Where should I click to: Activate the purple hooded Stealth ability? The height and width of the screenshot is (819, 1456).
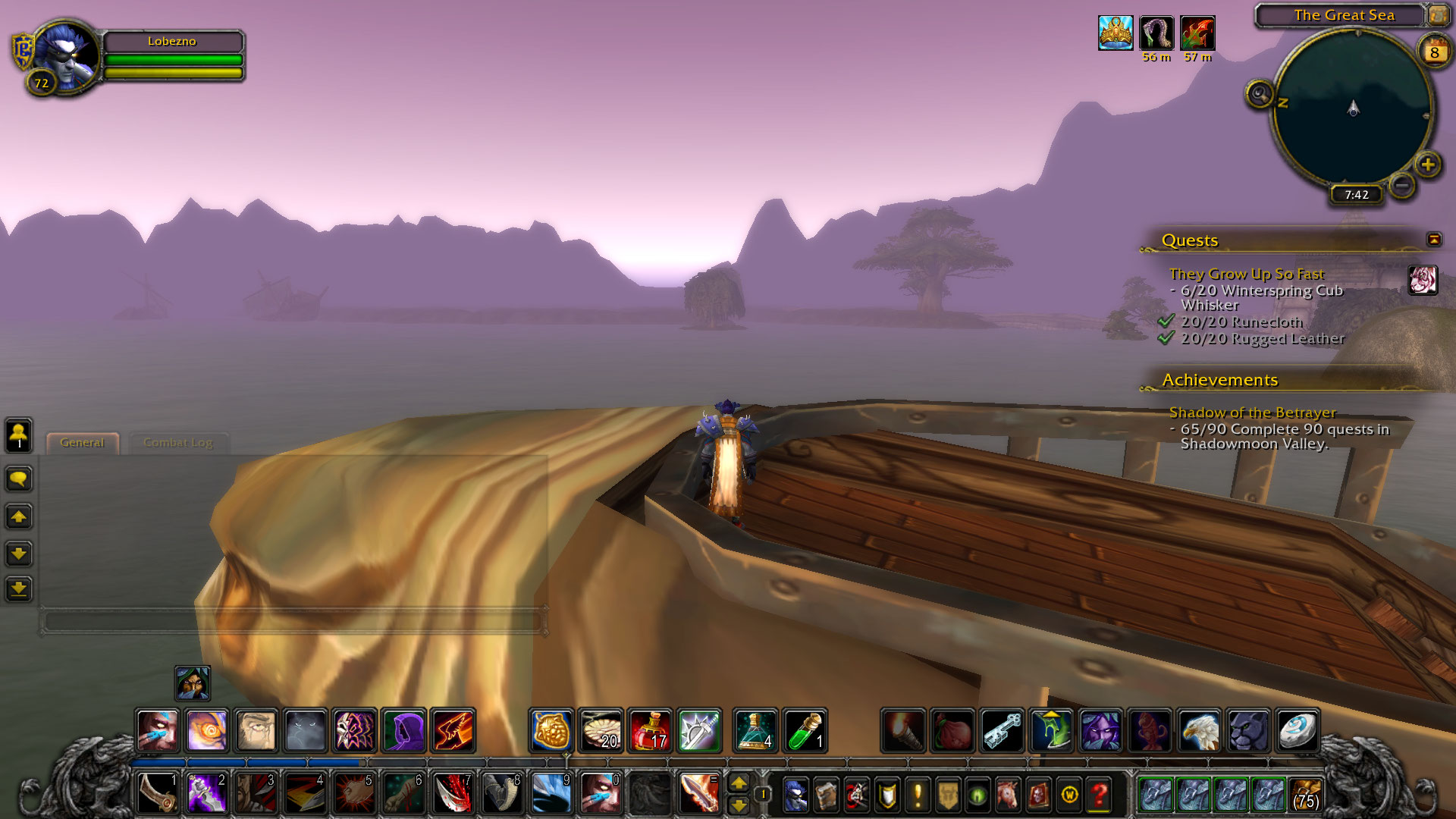[404, 731]
